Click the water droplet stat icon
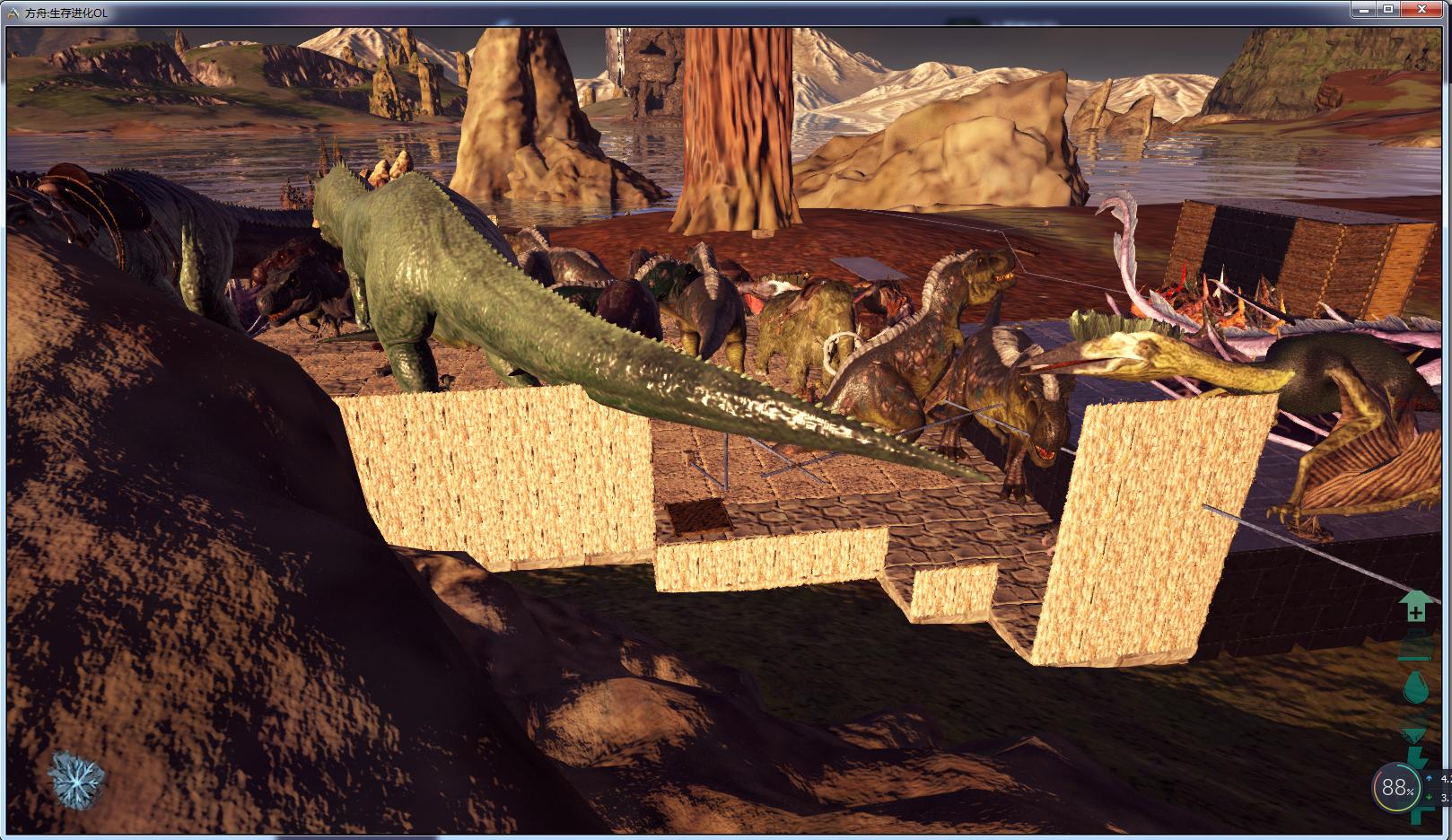Viewport: 1452px width, 840px height. 1416,688
